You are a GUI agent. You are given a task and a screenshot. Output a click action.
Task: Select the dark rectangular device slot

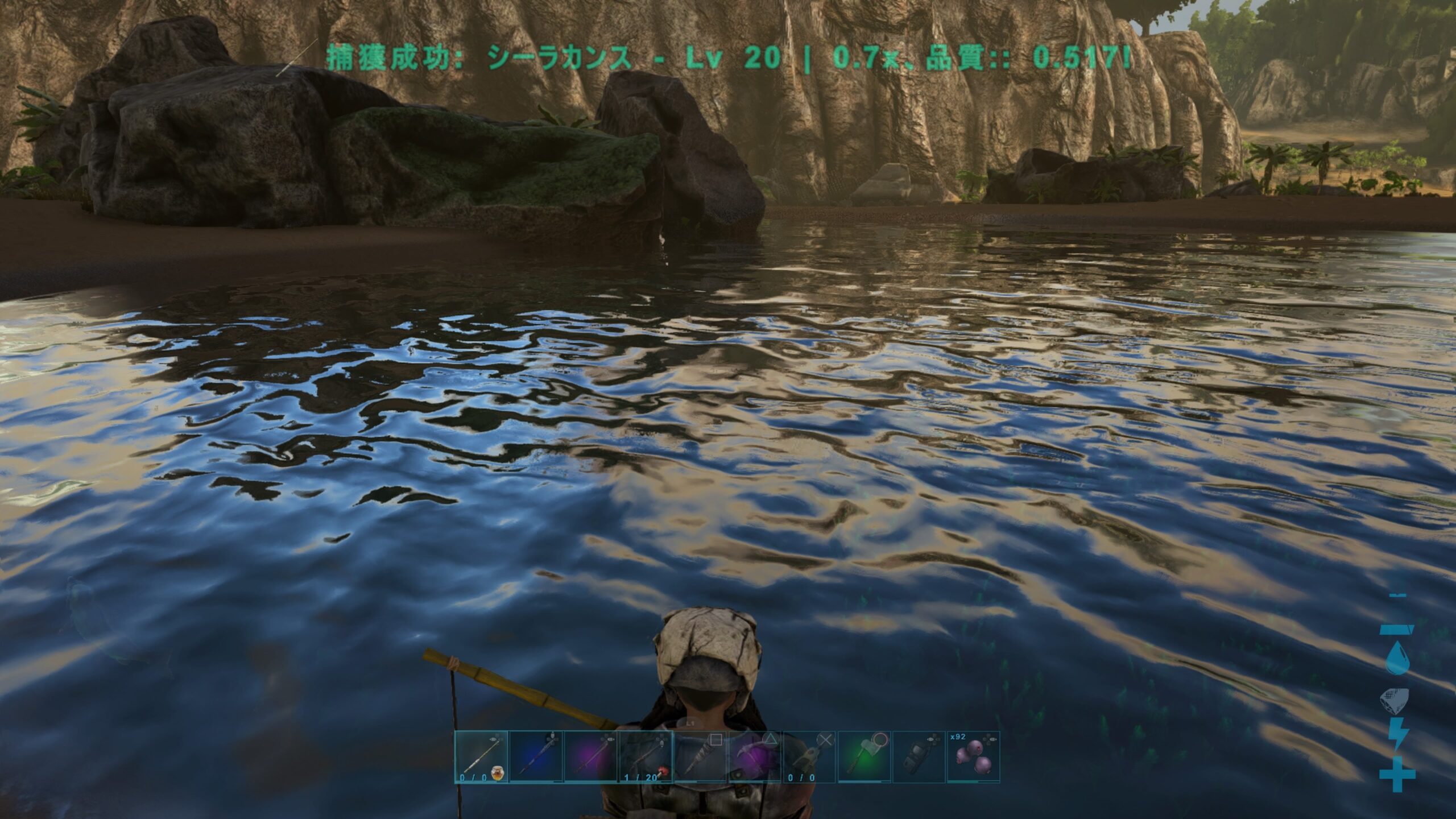coord(919,756)
